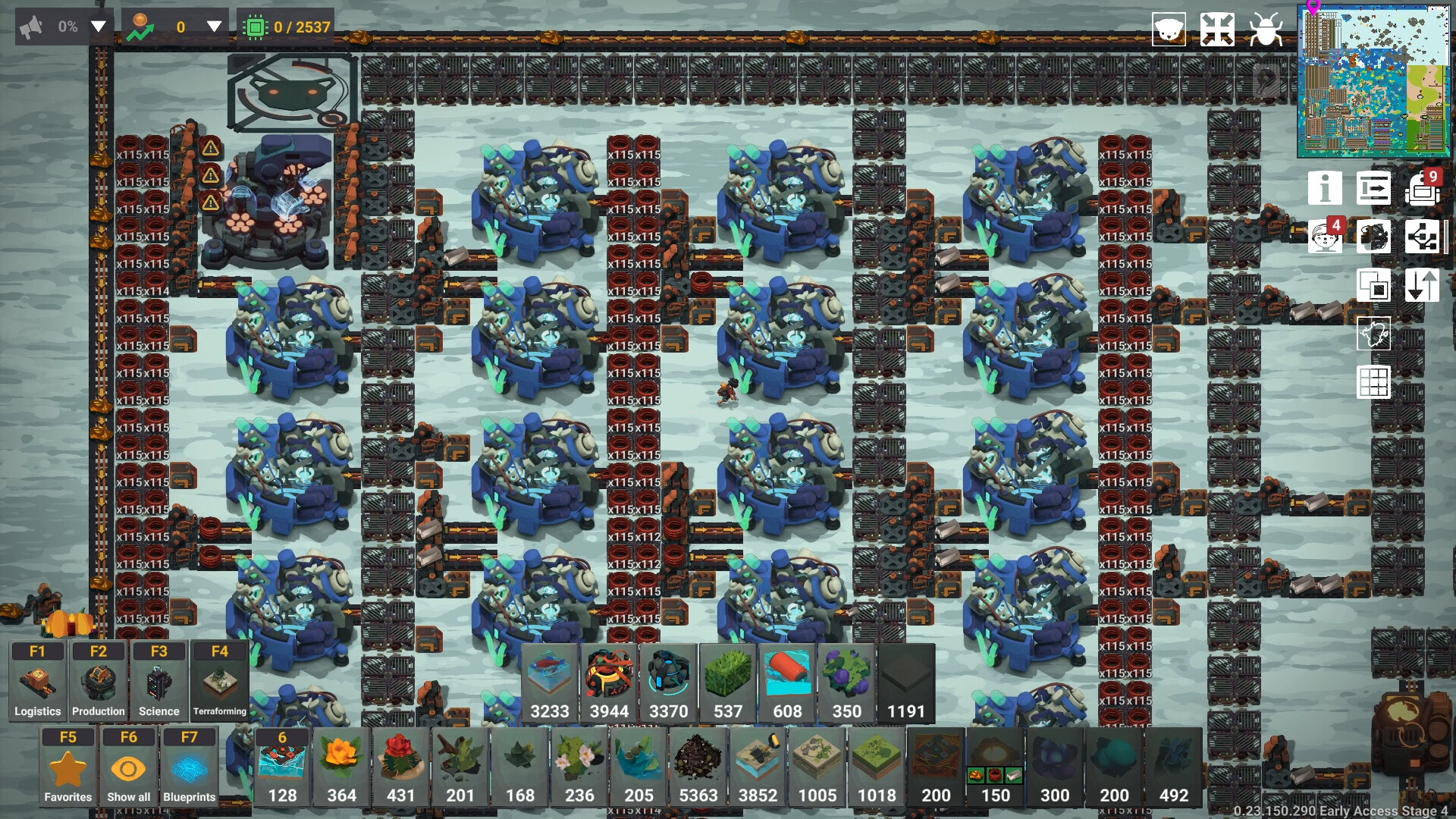Viewport: 1456px width, 819px height.
Task: Toggle the grid overlay icon
Action: coord(1375,383)
